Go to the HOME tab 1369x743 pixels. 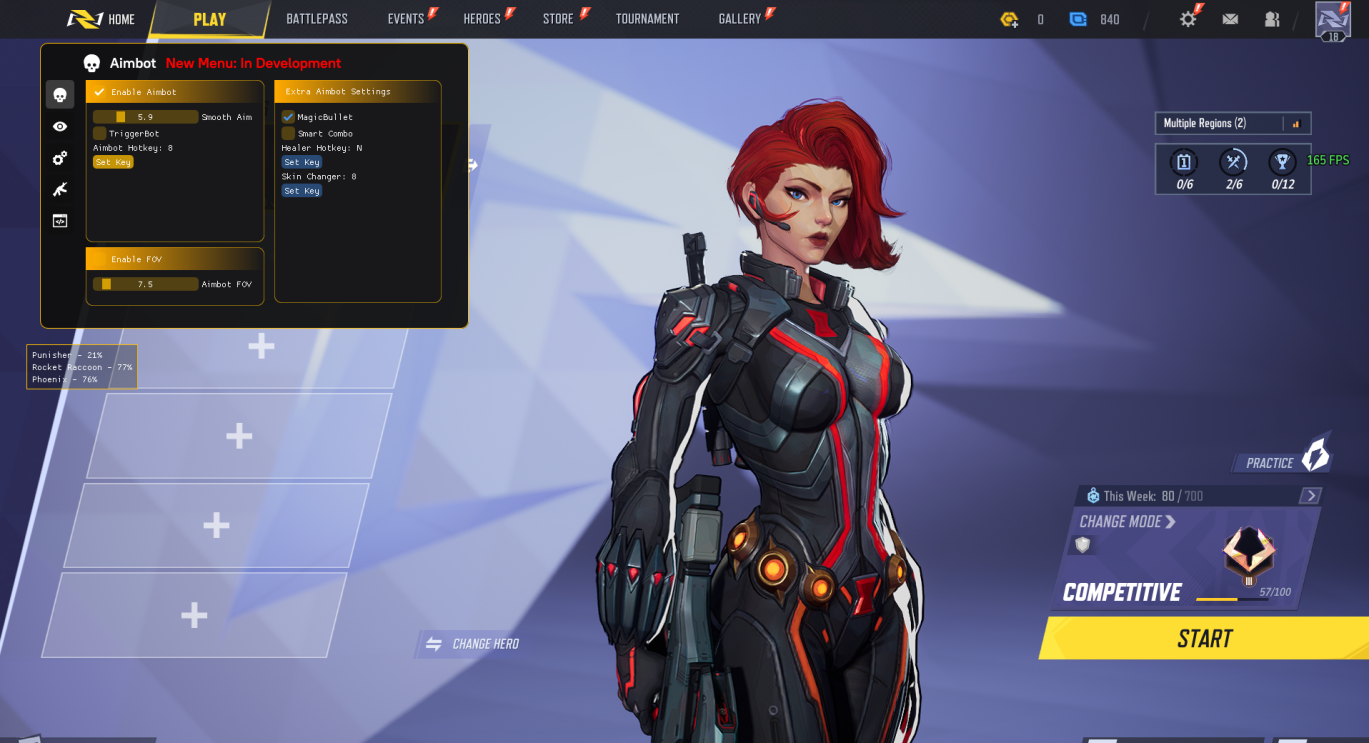pyautogui.click(x=102, y=19)
